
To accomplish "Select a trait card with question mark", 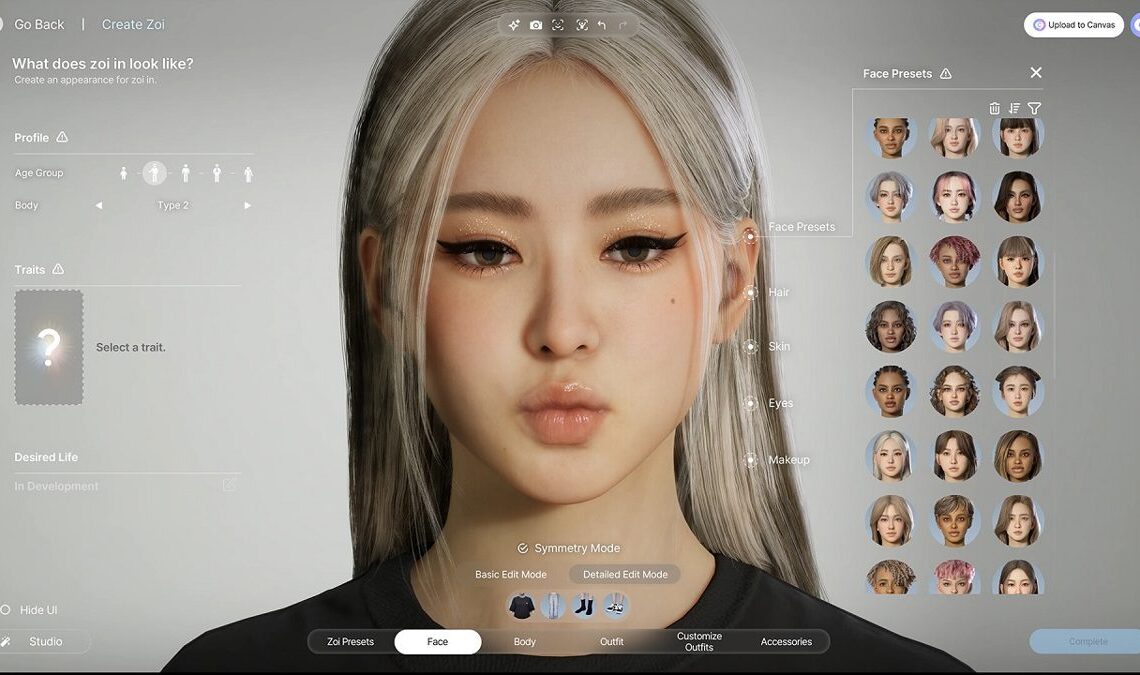I will coord(49,347).
